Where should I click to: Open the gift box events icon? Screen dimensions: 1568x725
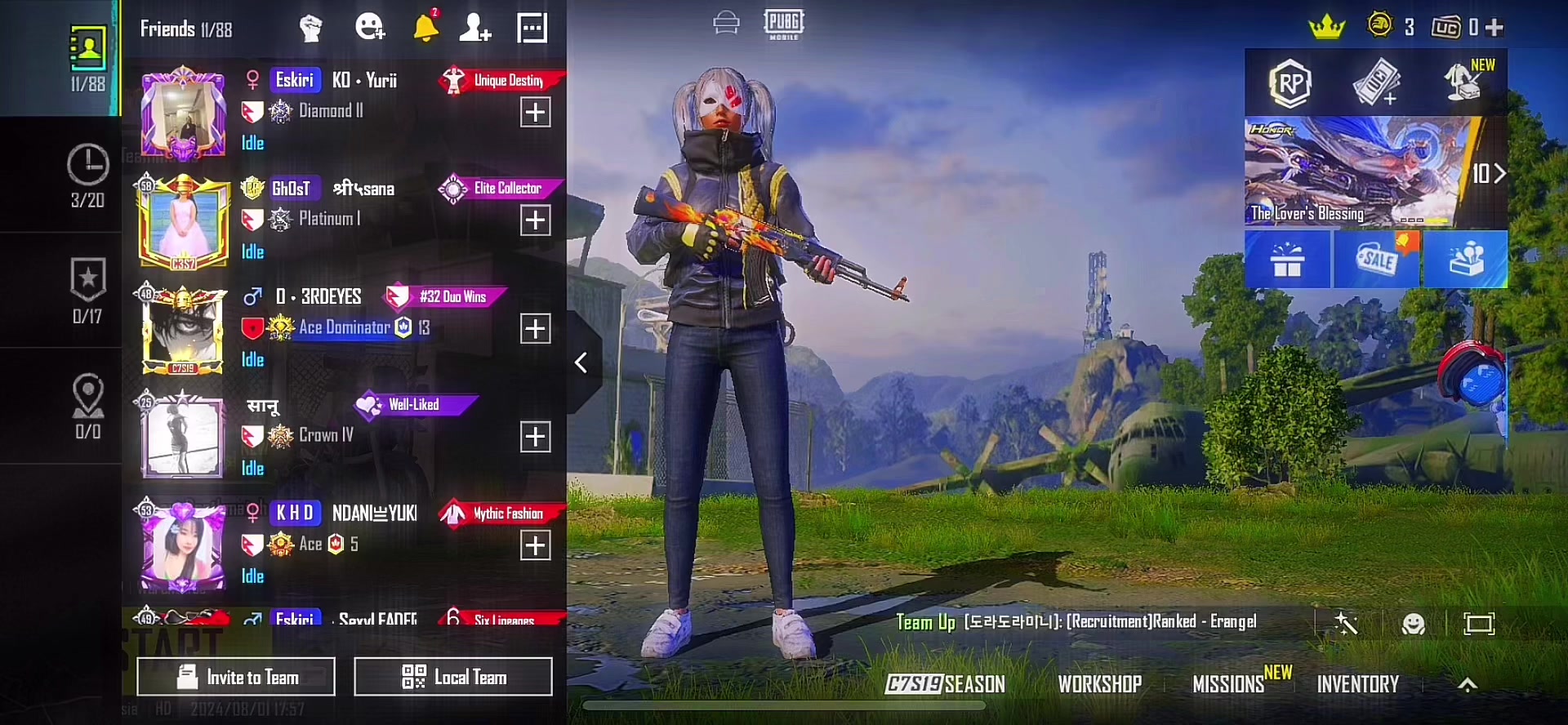pos(1288,260)
